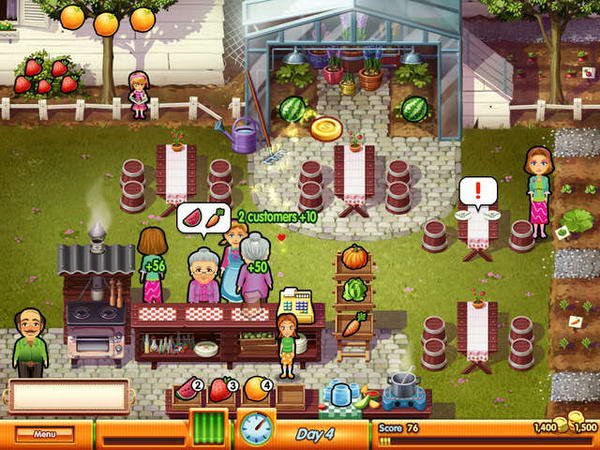600x450 pixels.
Task: Select the whole watermelon on the produce shelf
Action: tap(354, 290)
